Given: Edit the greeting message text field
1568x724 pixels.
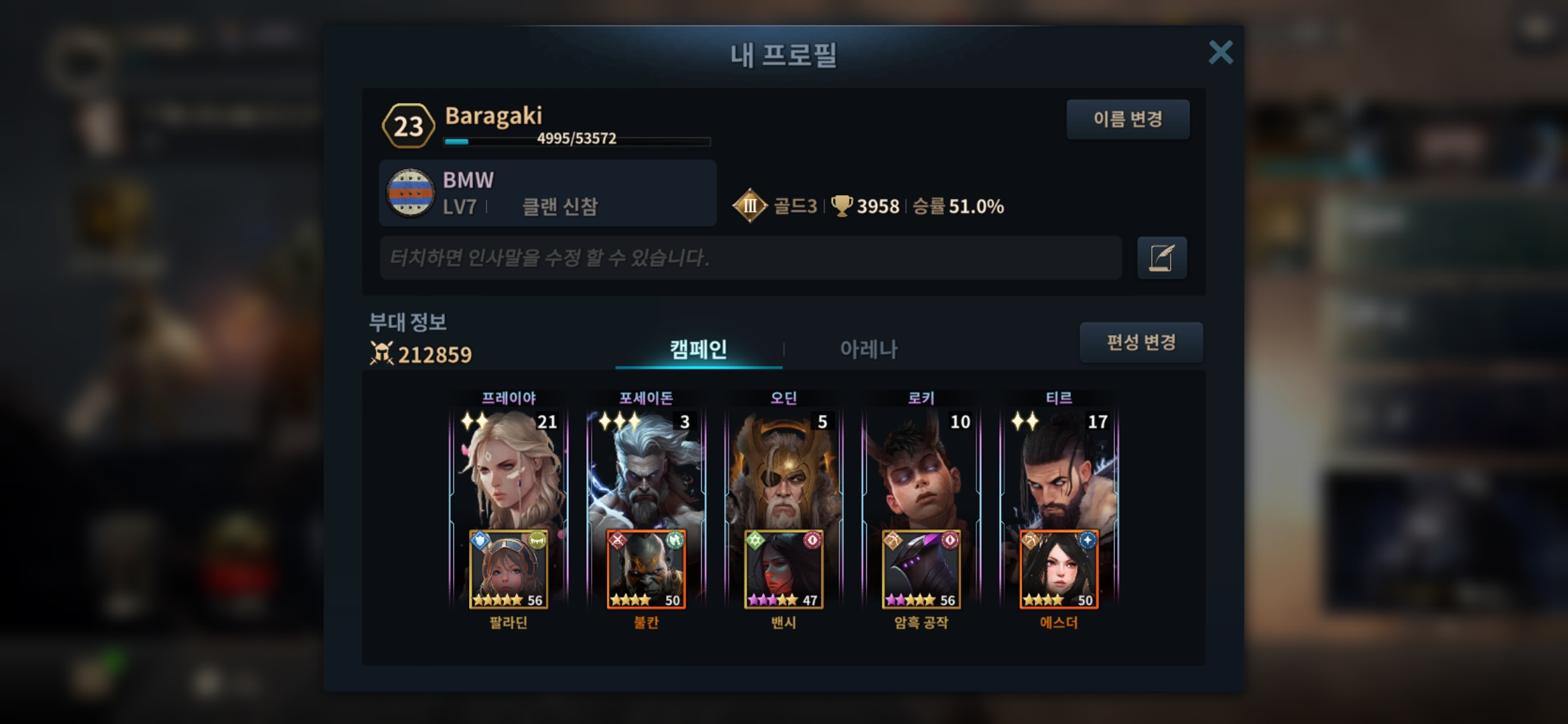Looking at the screenshot, I should (x=750, y=257).
